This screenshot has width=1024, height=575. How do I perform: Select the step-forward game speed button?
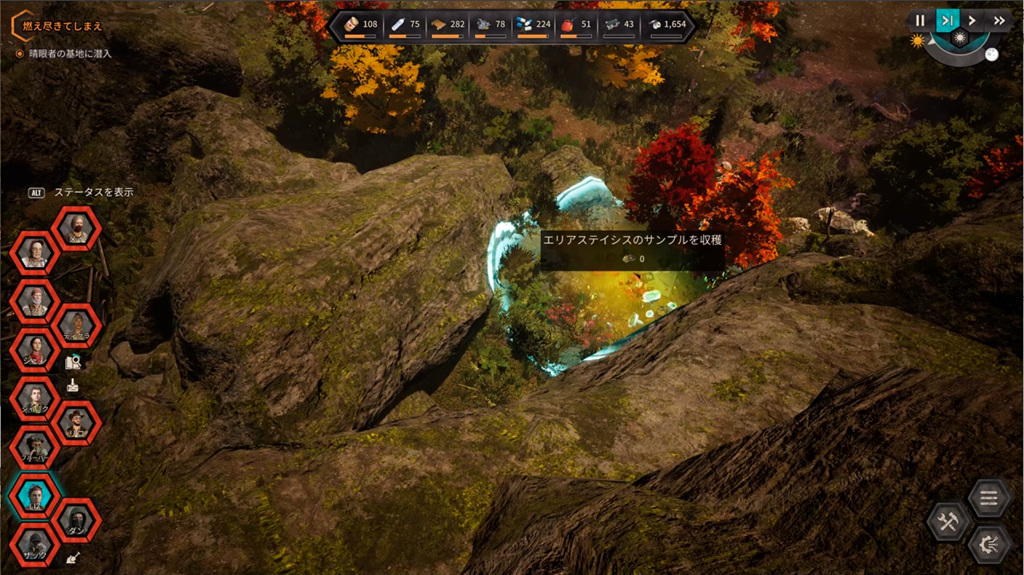click(x=946, y=20)
